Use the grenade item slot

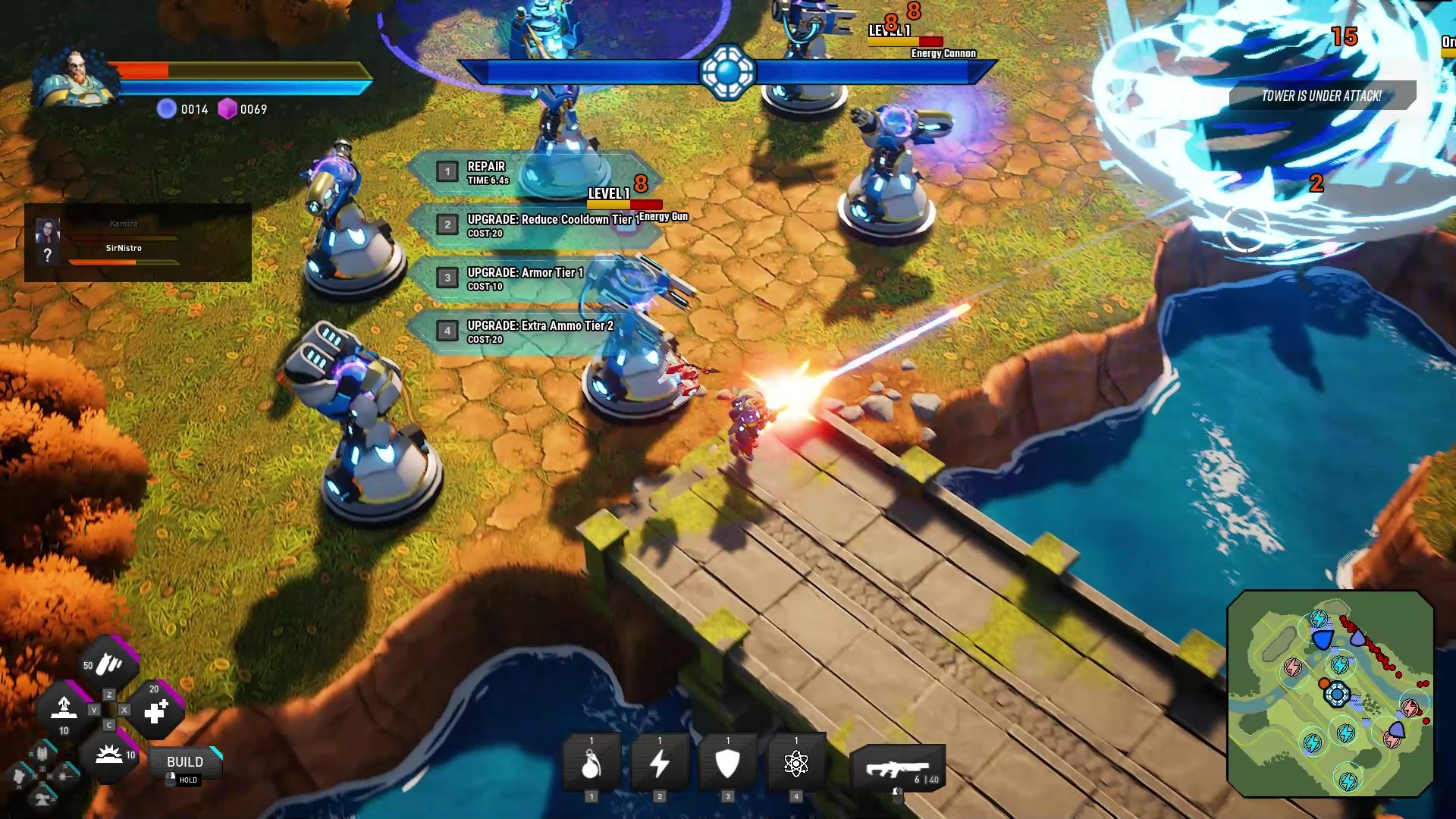click(x=591, y=764)
